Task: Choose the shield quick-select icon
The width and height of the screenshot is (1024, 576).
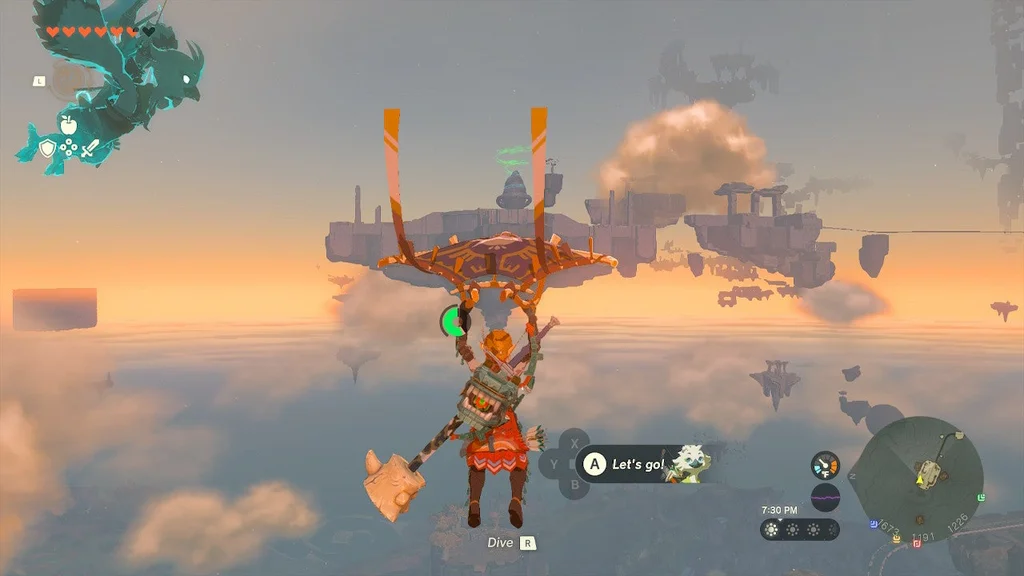Action: (x=47, y=149)
